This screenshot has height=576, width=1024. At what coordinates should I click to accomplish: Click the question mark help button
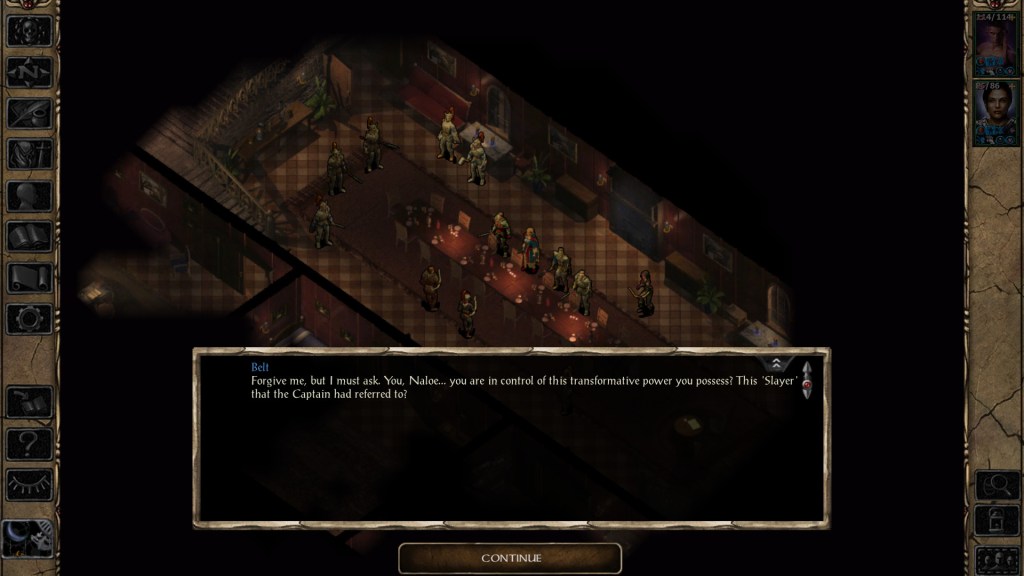[x=29, y=443]
